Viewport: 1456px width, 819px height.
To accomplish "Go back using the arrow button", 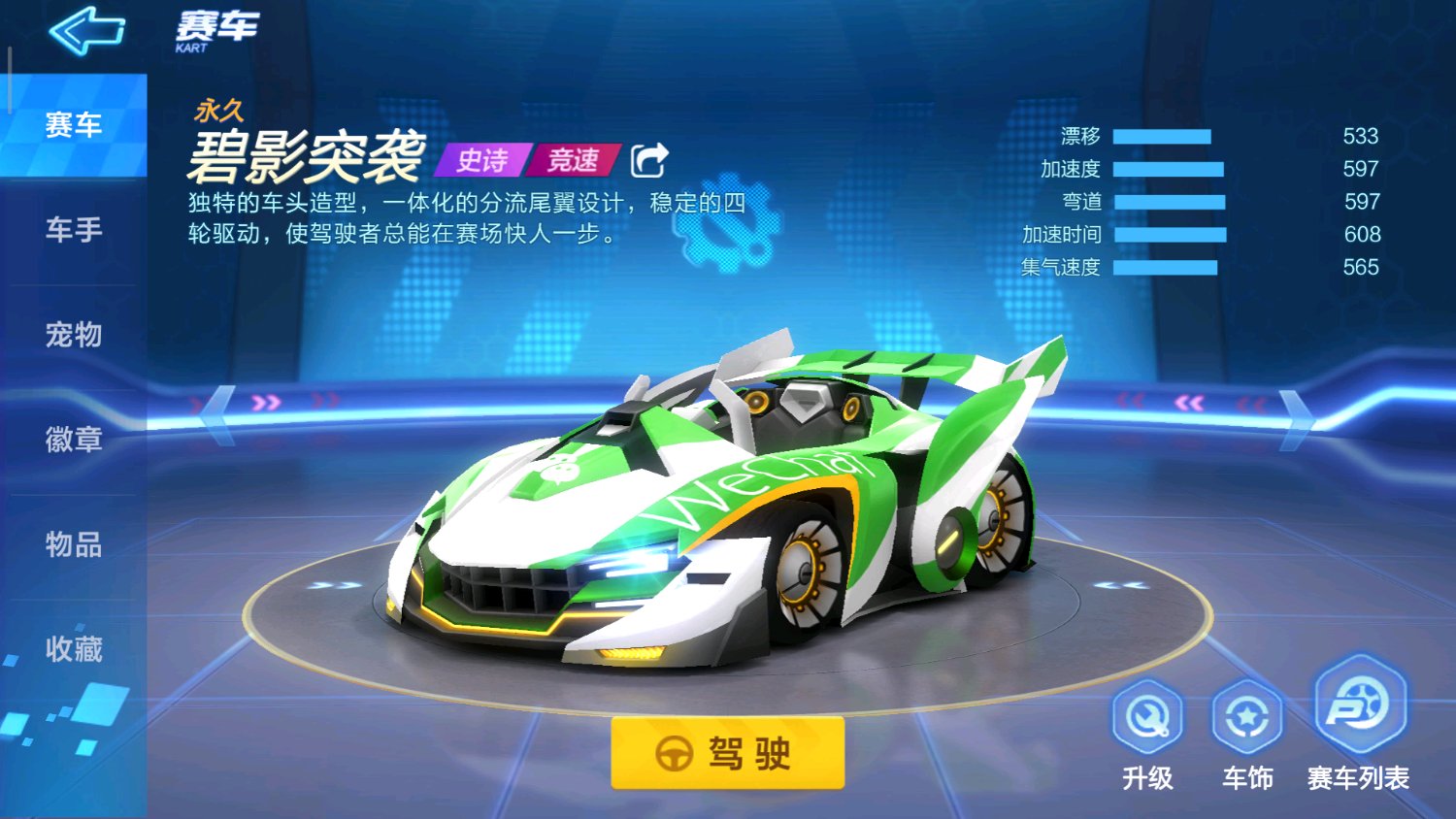I will (86, 30).
